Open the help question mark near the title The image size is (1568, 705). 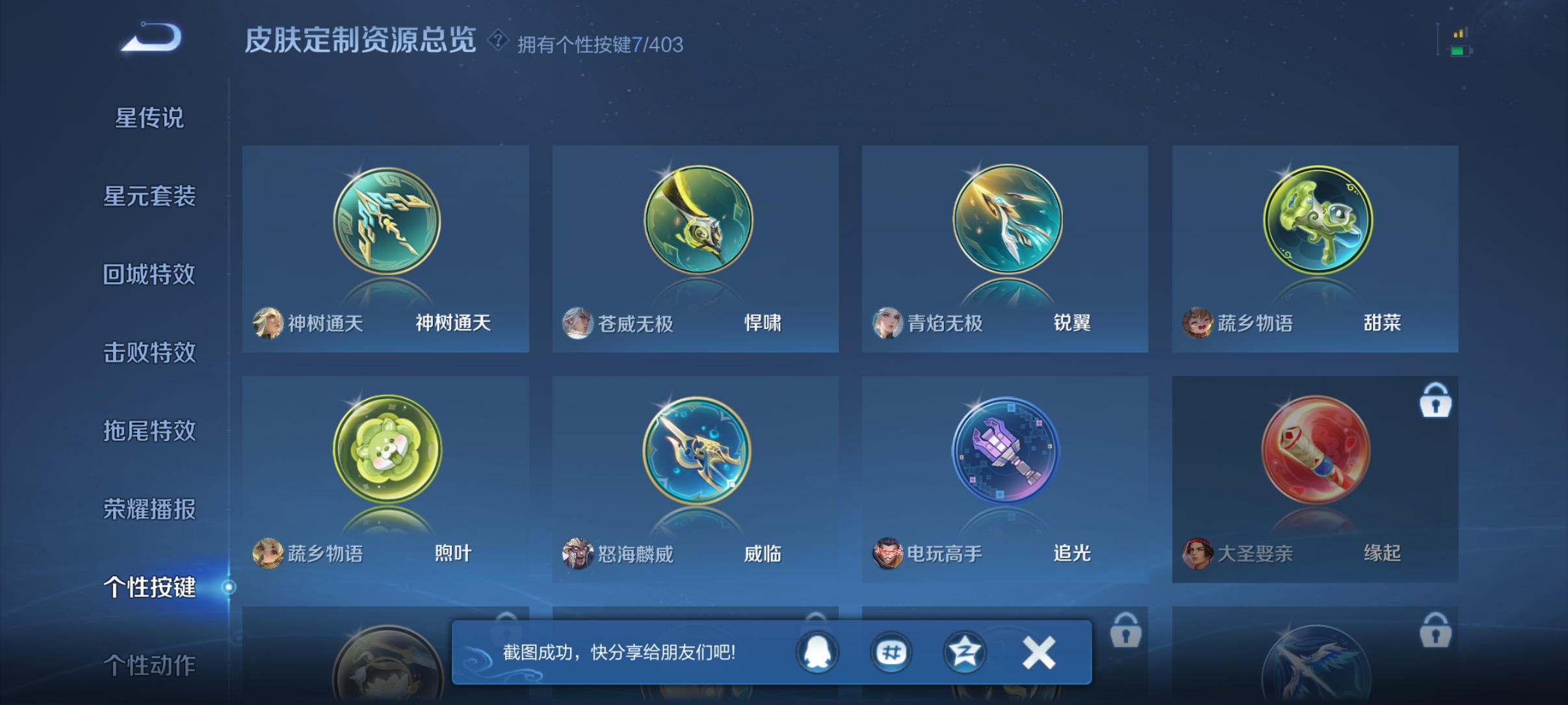[x=497, y=41]
